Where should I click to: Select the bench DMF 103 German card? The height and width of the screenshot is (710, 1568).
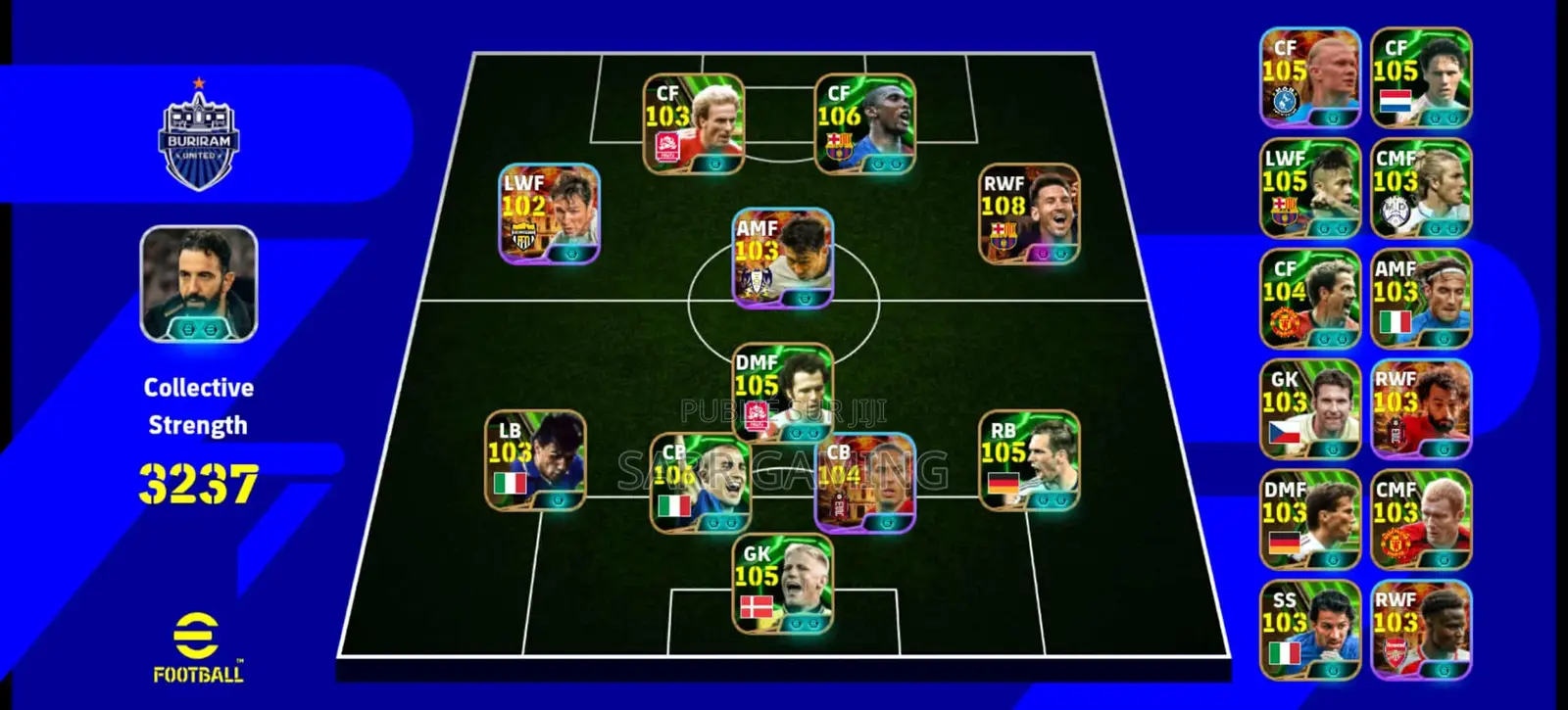(x=1310, y=520)
